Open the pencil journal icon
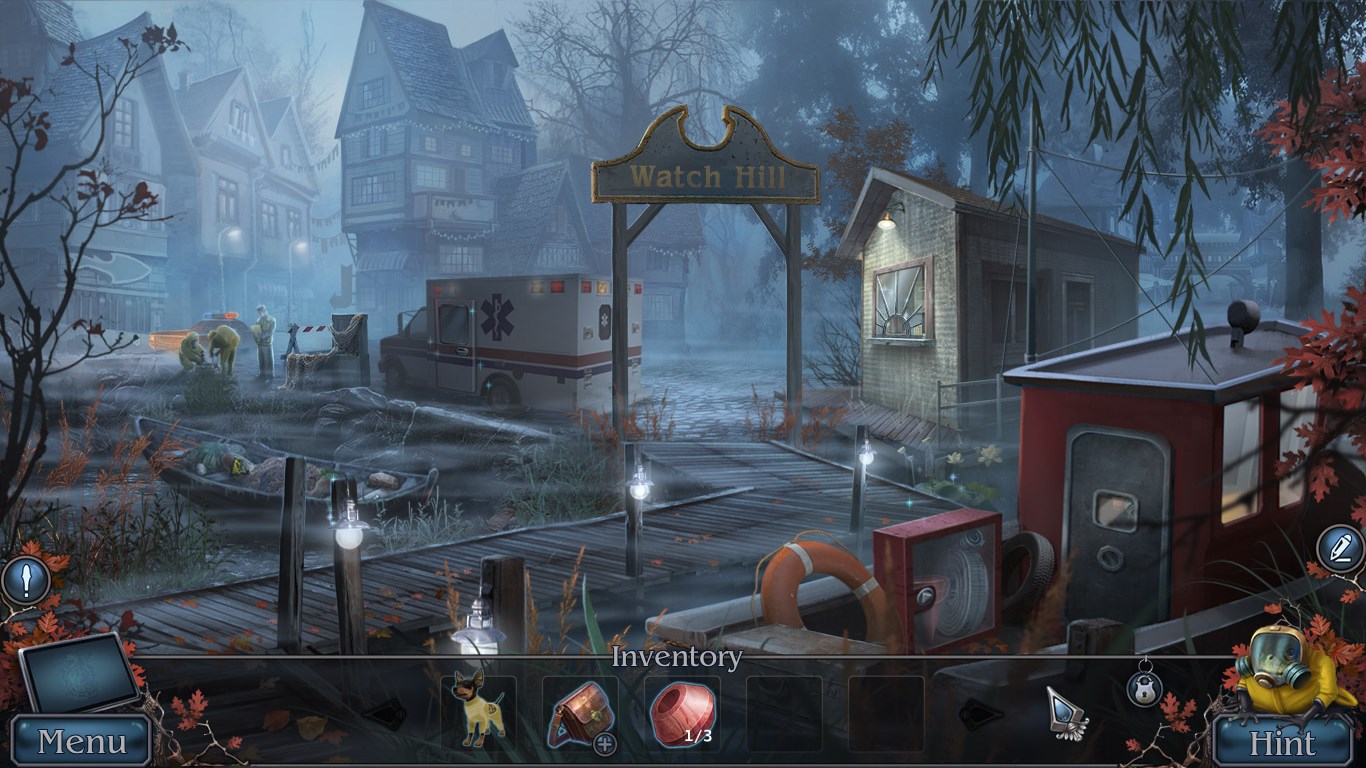The height and width of the screenshot is (768, 1366). [x=1338, y=548]
